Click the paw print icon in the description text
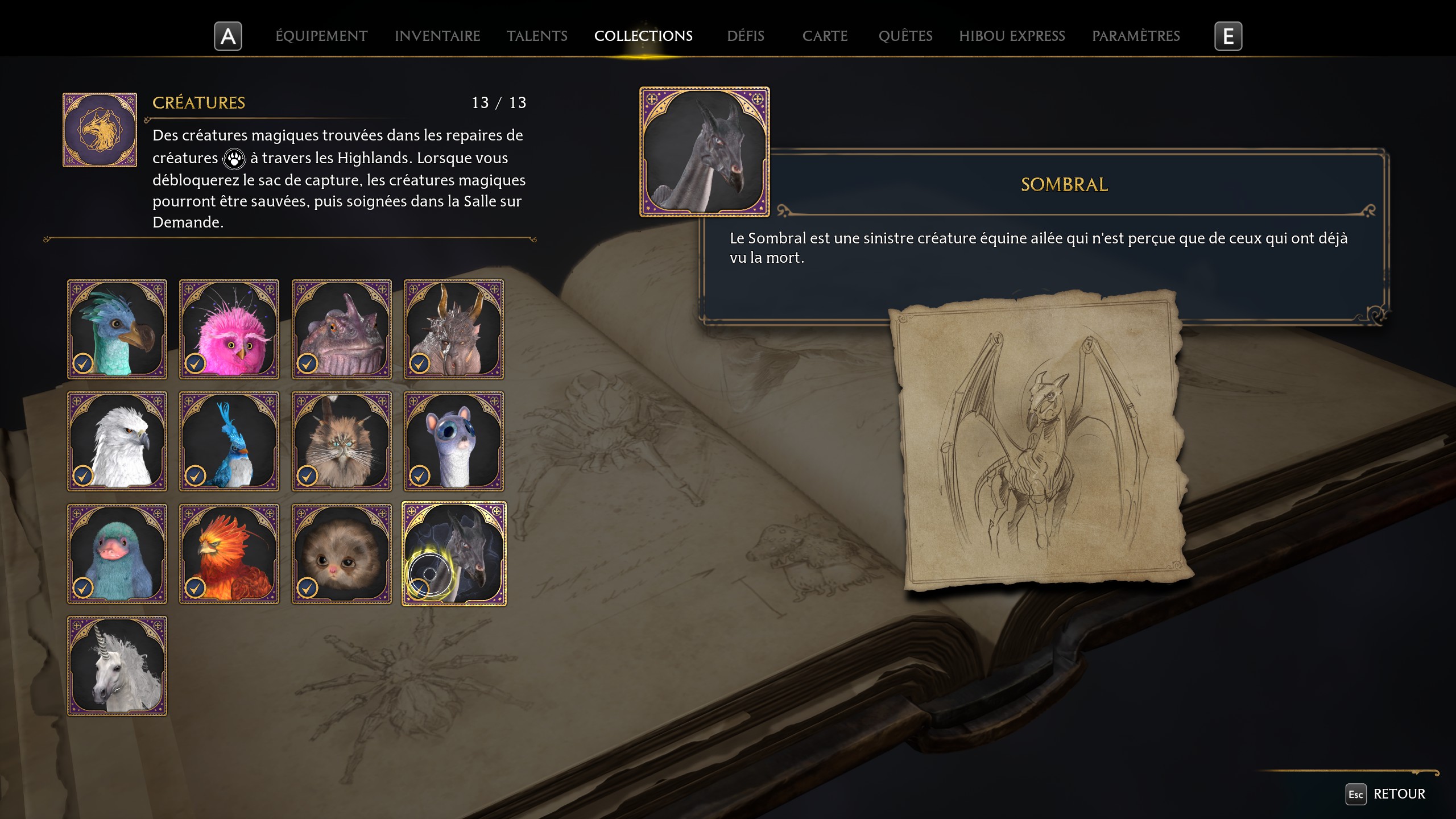This screenshot has height=819, width=1456. (234, 158)
